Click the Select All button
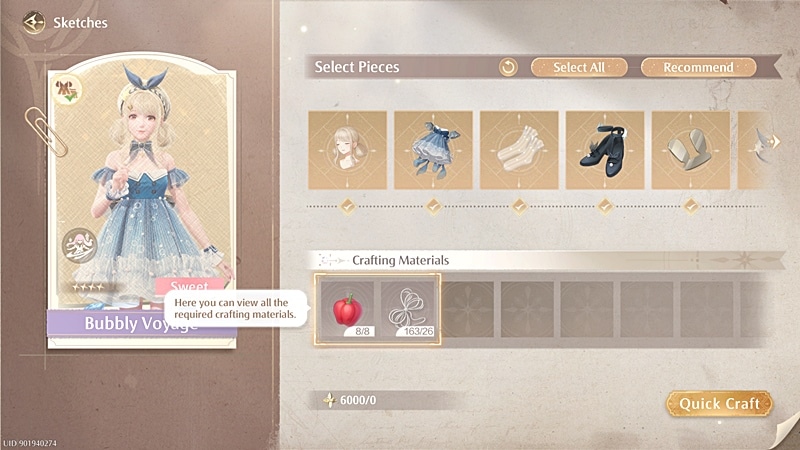800x450 pixels. click(578, 67)
